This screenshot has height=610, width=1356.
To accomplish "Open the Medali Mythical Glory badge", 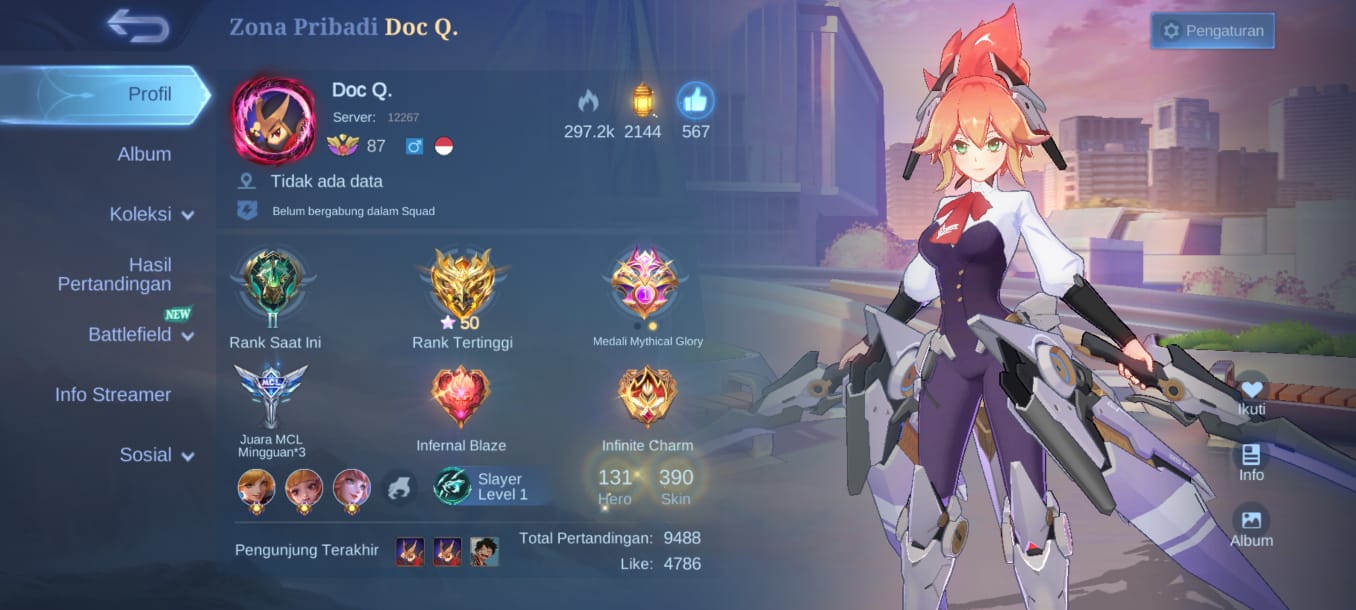I will (x=647, y=283).
